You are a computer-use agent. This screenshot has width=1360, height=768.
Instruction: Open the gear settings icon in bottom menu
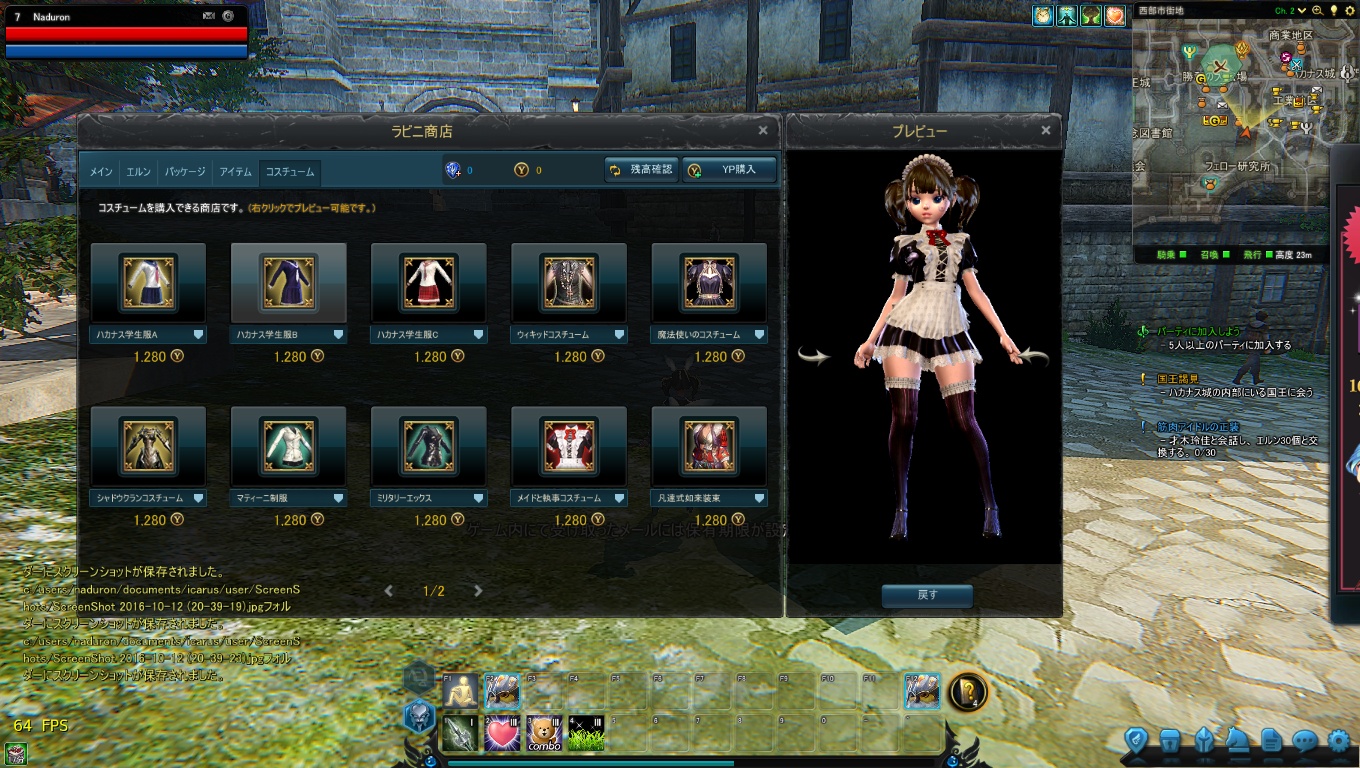tap(1338, 741)
